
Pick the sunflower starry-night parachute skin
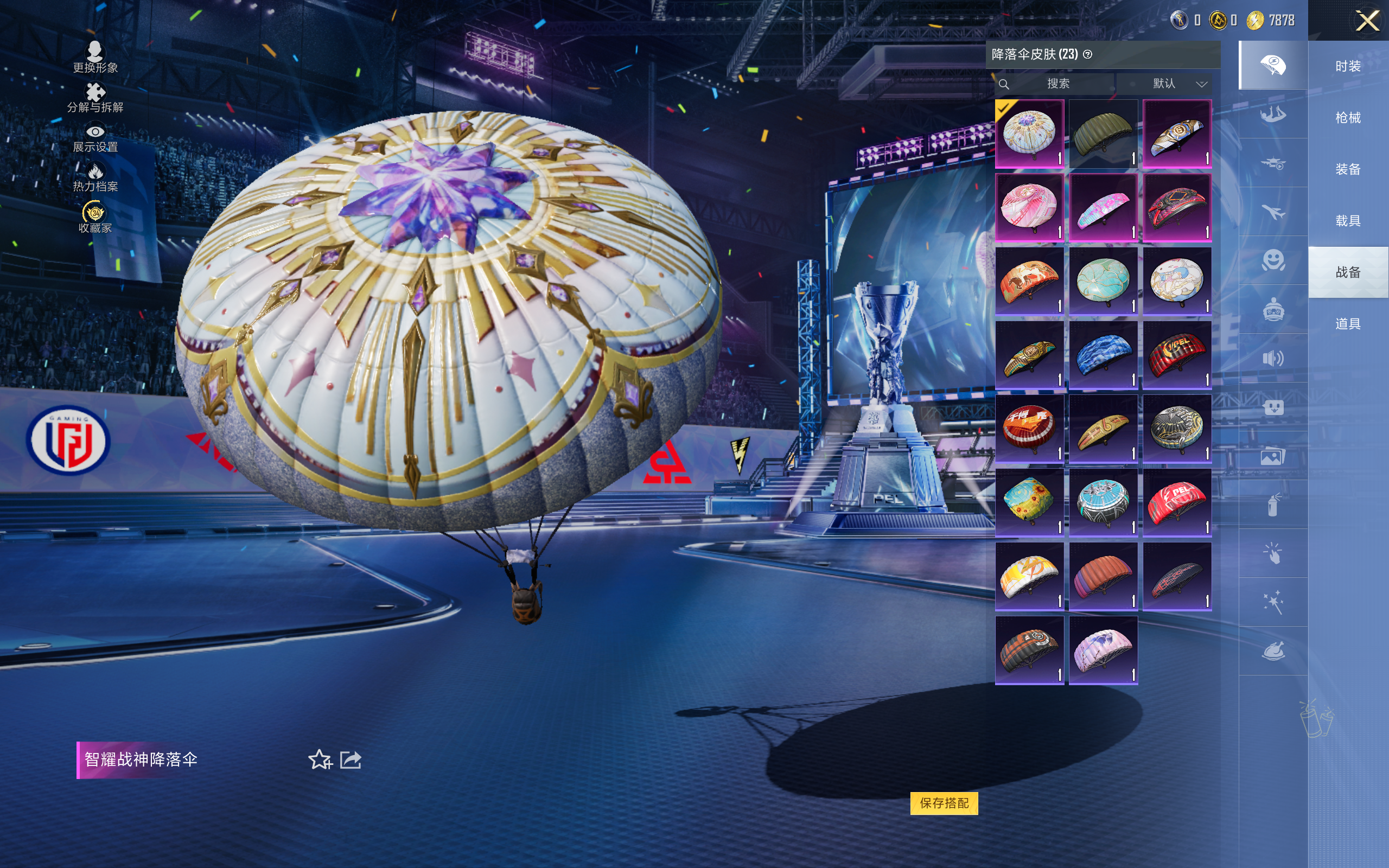pyautogui.click(x=1029, y=503)
